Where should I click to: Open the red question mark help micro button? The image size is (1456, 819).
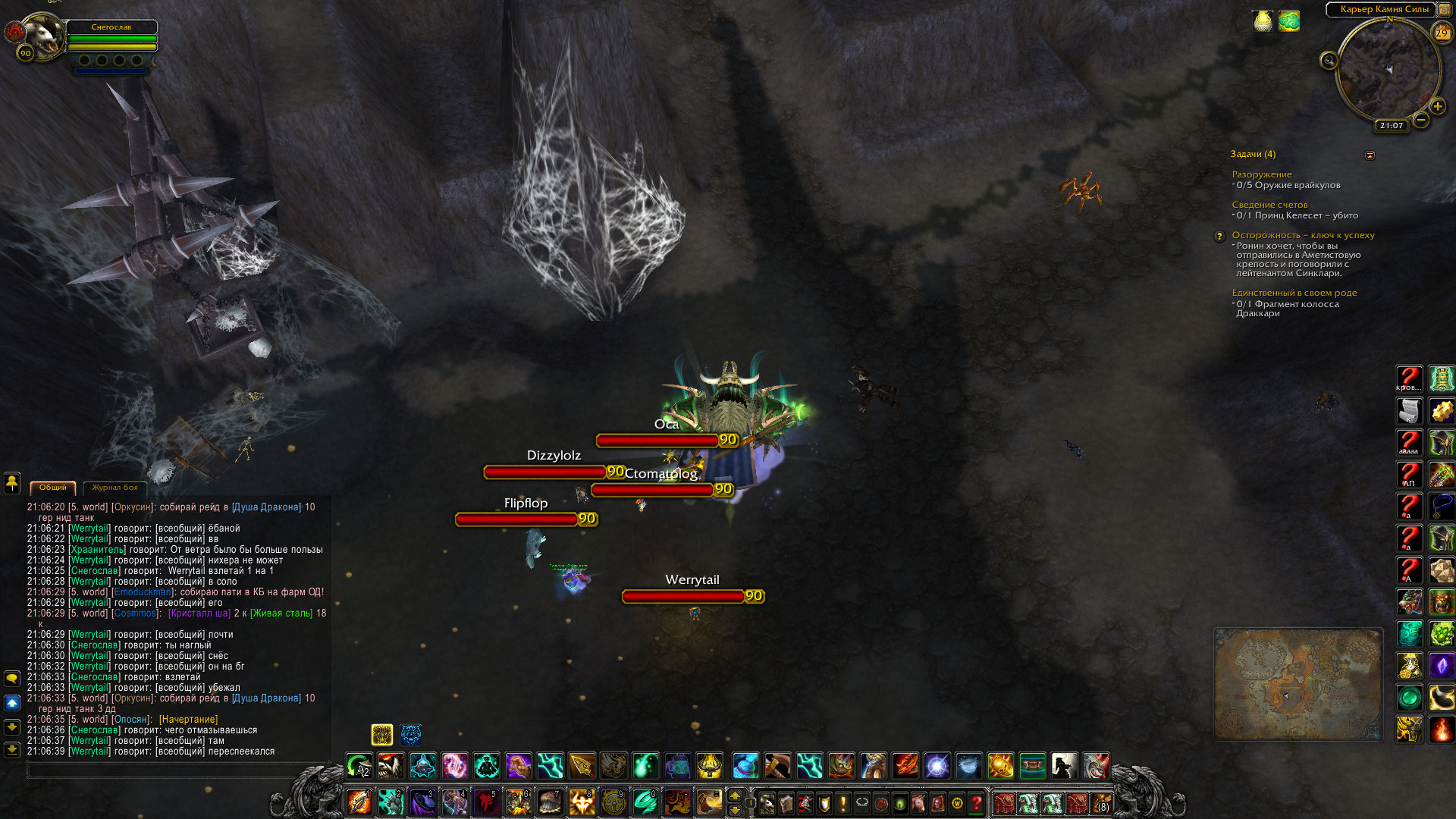pos(977,802)
